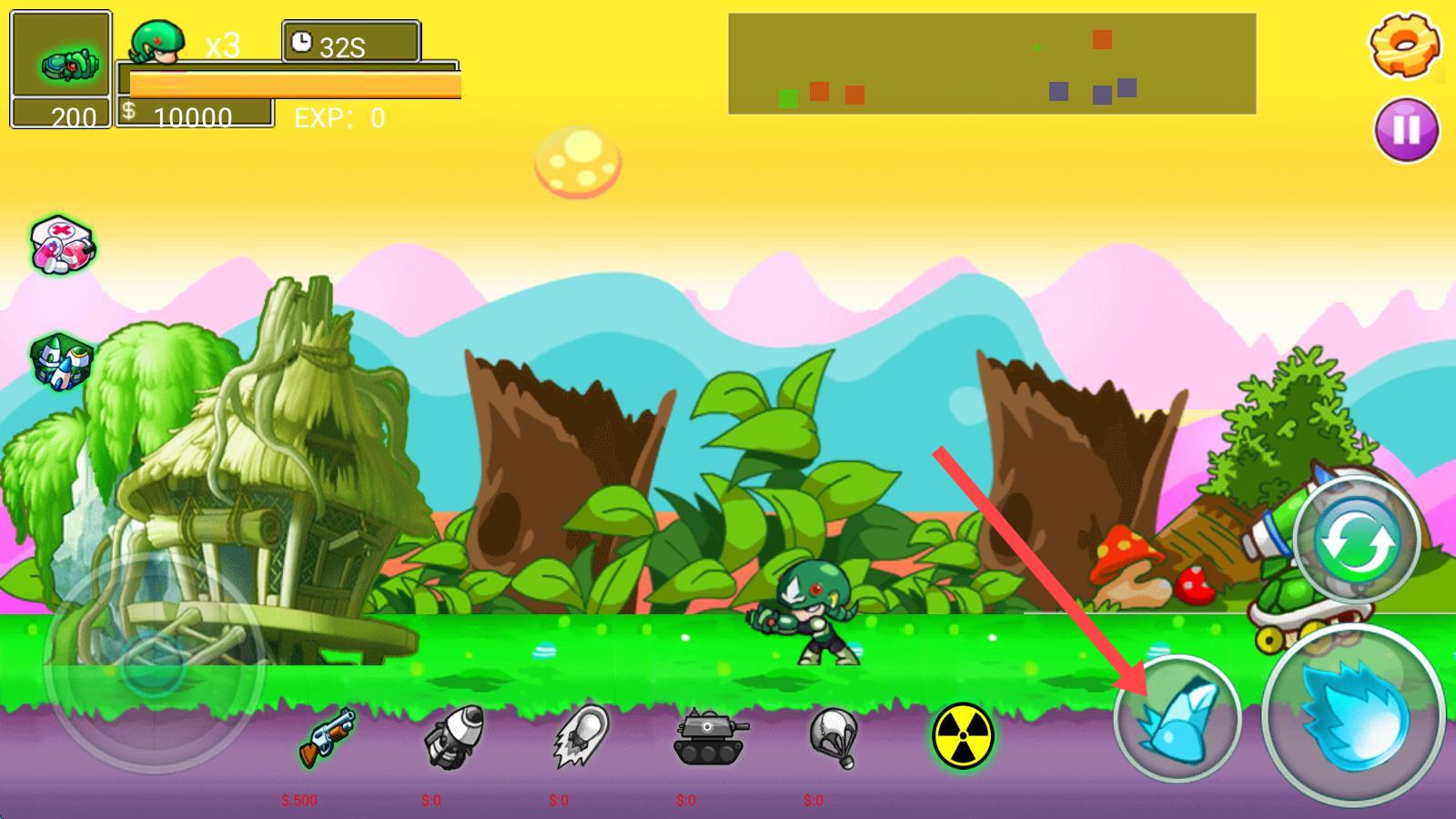Choose the falling bomb shell icon
This screenshot has height=819, width=1456.
coord(581,736)
